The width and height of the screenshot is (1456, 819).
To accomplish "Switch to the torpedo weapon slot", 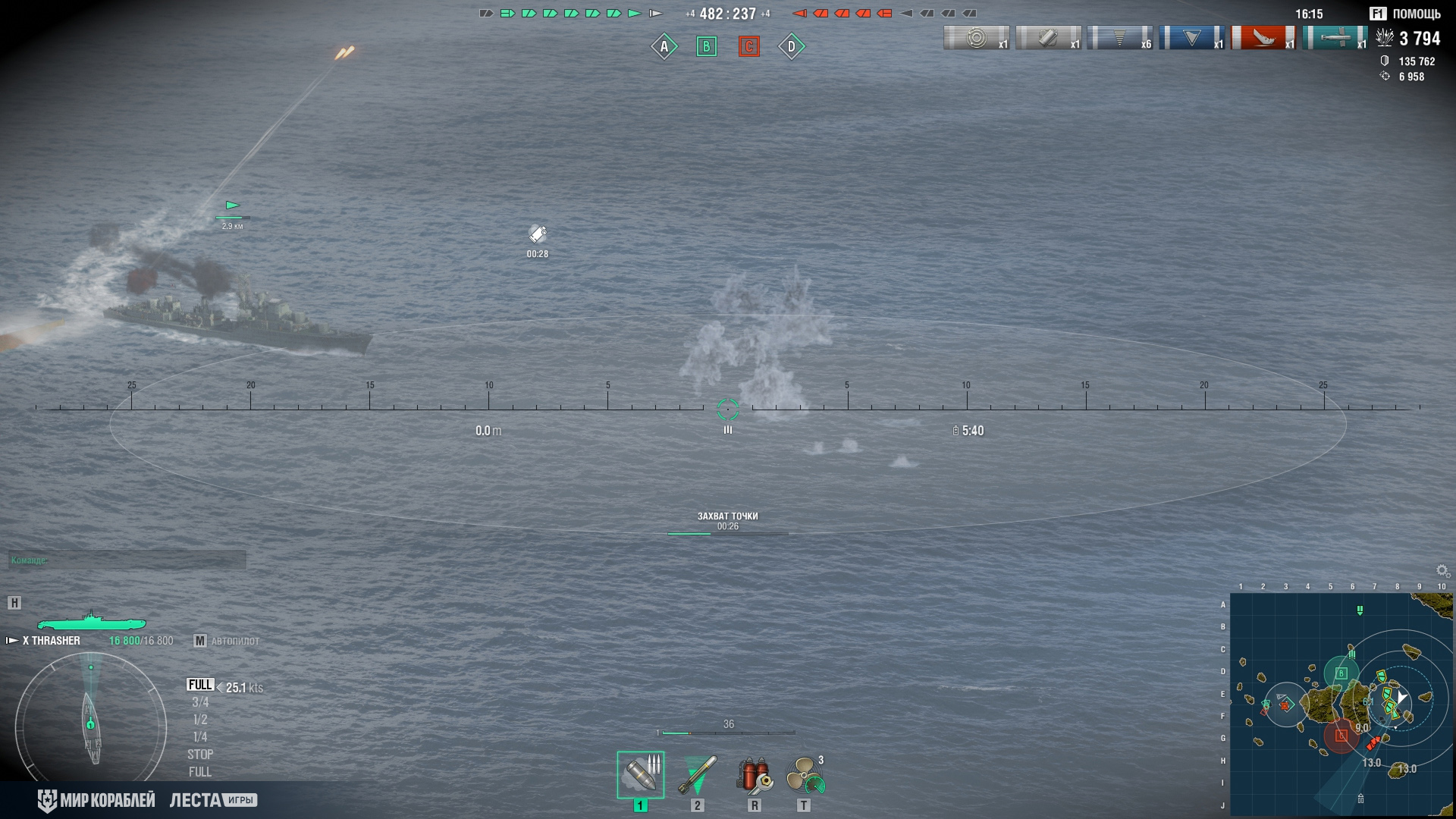I will click(697, 774).
